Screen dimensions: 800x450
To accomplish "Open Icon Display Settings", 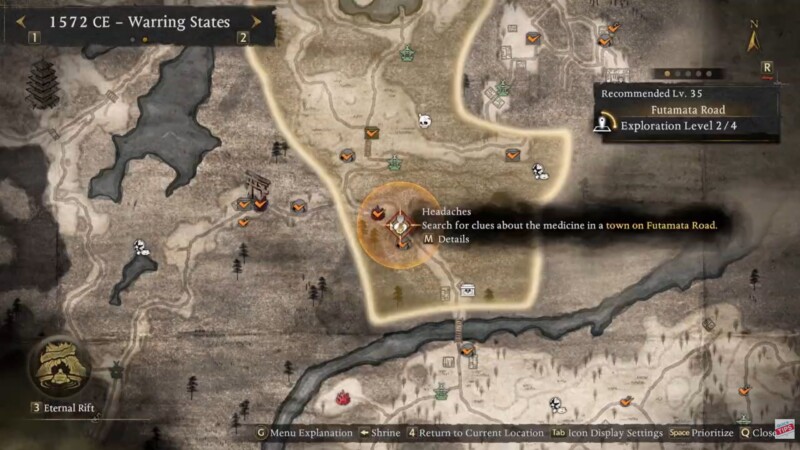I will 606,433.
